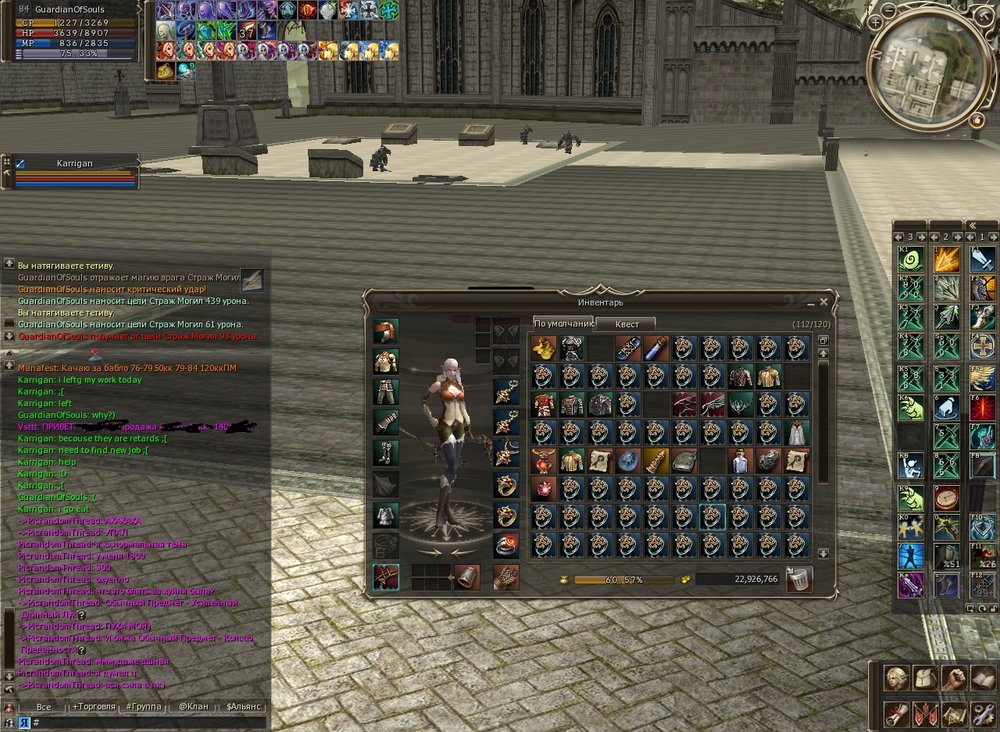Select the equipped bow weapon slot
The height and width of the screenshot is (732, 1000).
pyautogui.click(x=386, y=577)
